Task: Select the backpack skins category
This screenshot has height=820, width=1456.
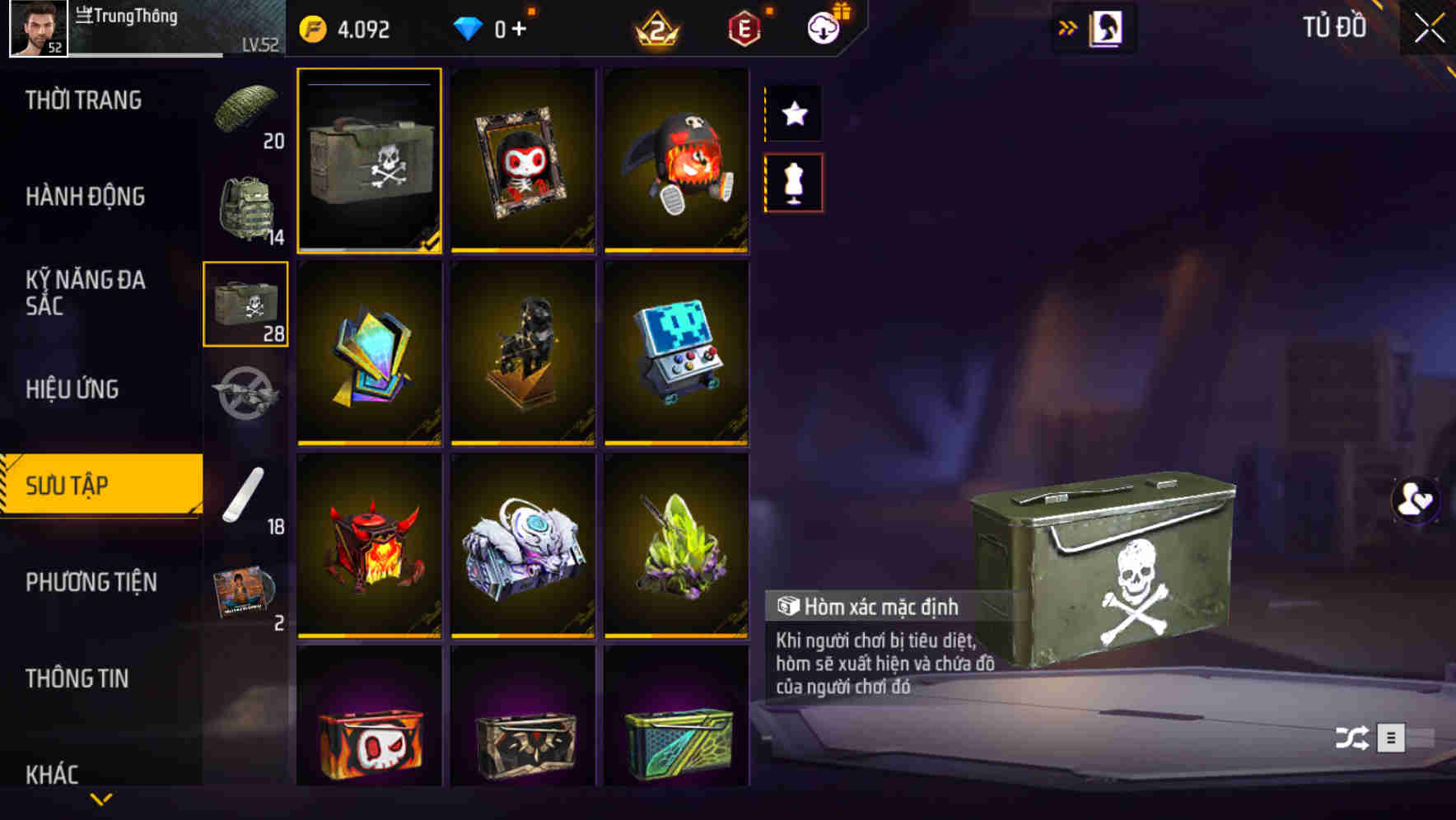Action: click(246, 204)
